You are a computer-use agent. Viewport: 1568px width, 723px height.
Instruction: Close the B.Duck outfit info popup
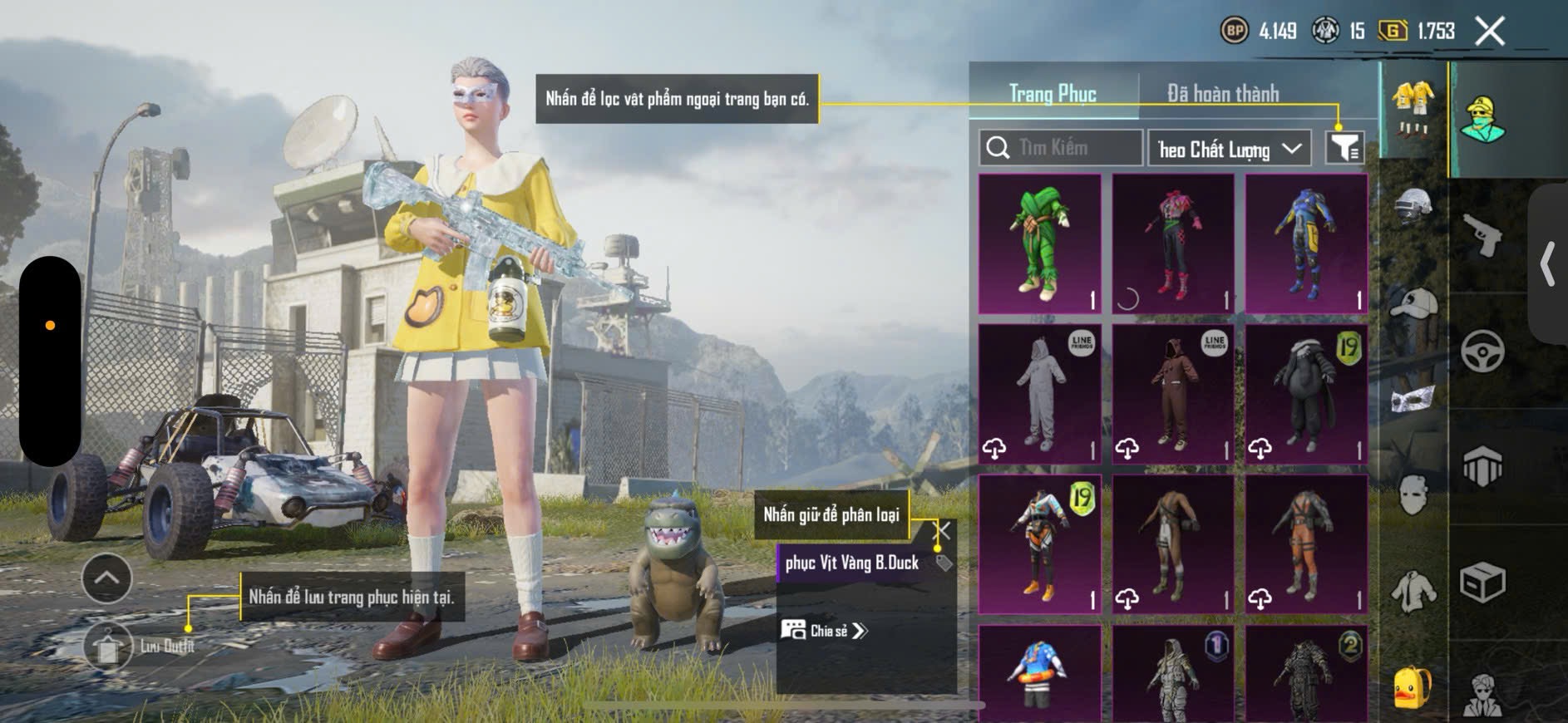(x=942, y=530)
